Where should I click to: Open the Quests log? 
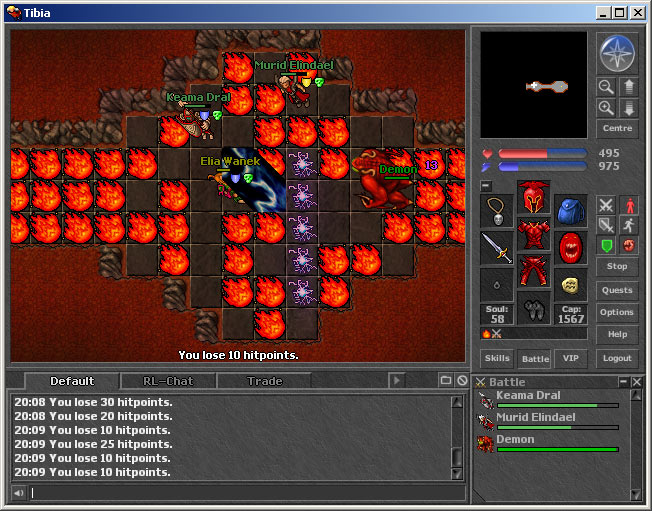point(617,290)
